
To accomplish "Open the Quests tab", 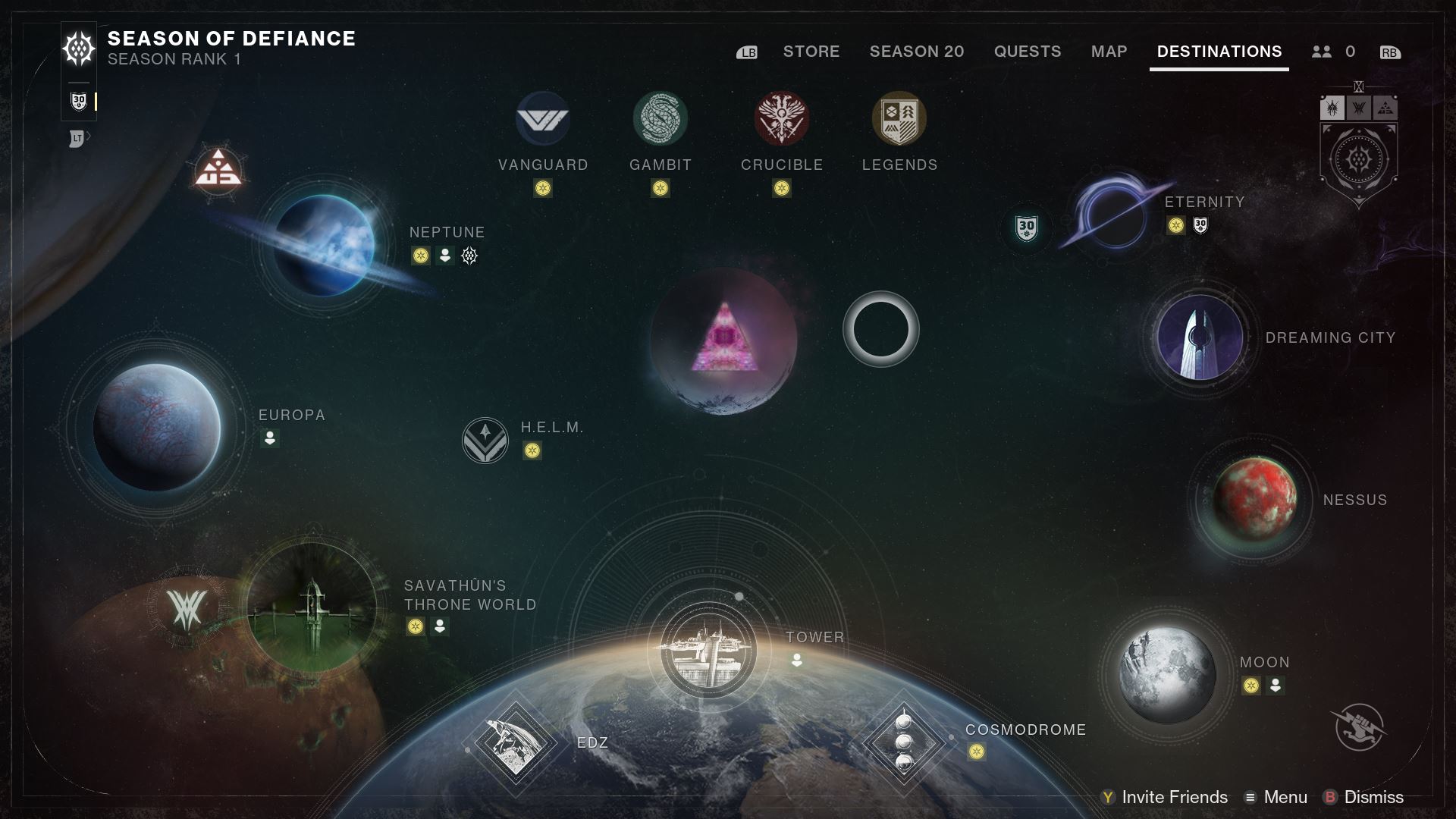I will [1027, 52].
